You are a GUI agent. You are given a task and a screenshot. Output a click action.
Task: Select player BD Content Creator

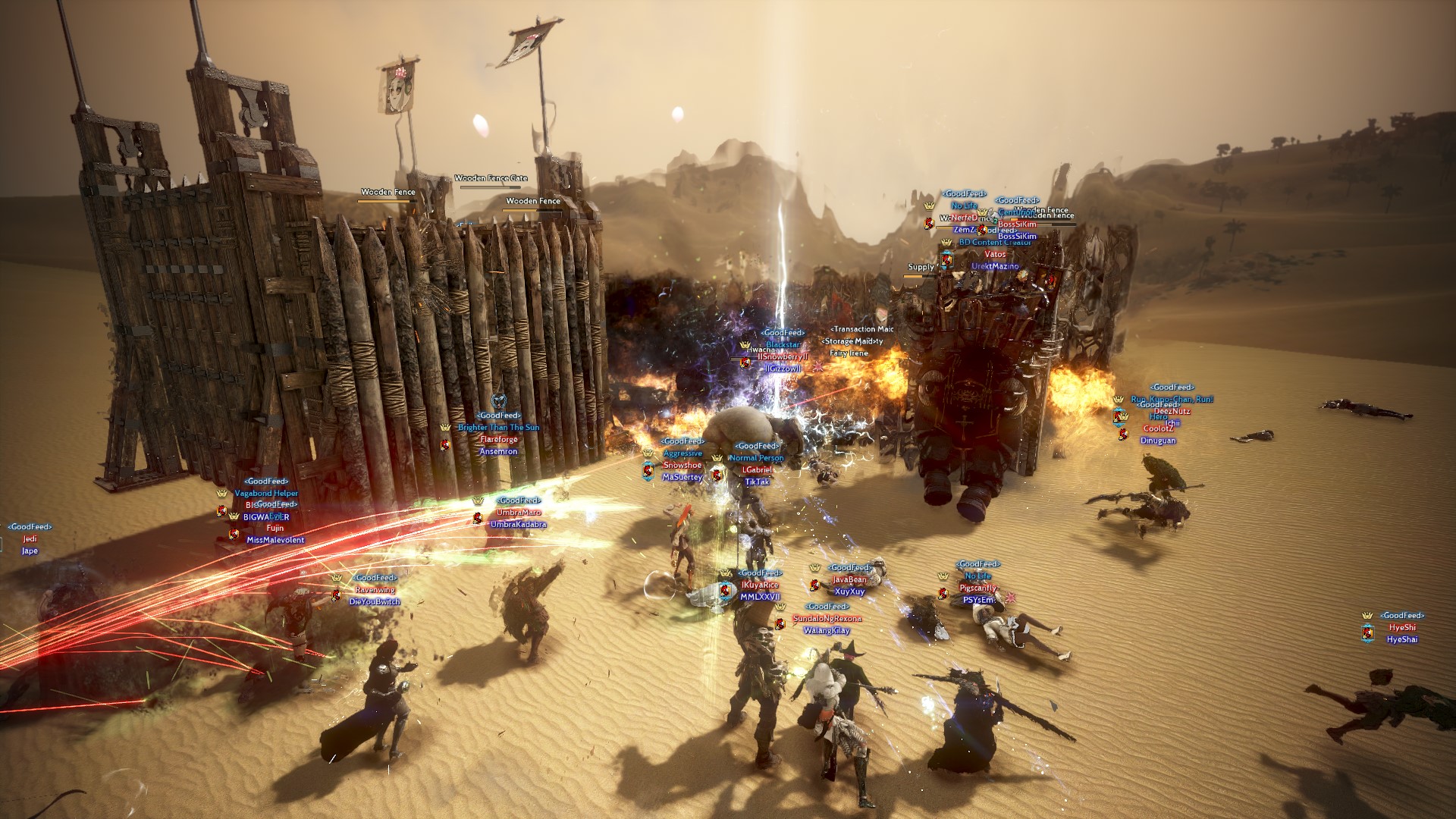point(995,243)
